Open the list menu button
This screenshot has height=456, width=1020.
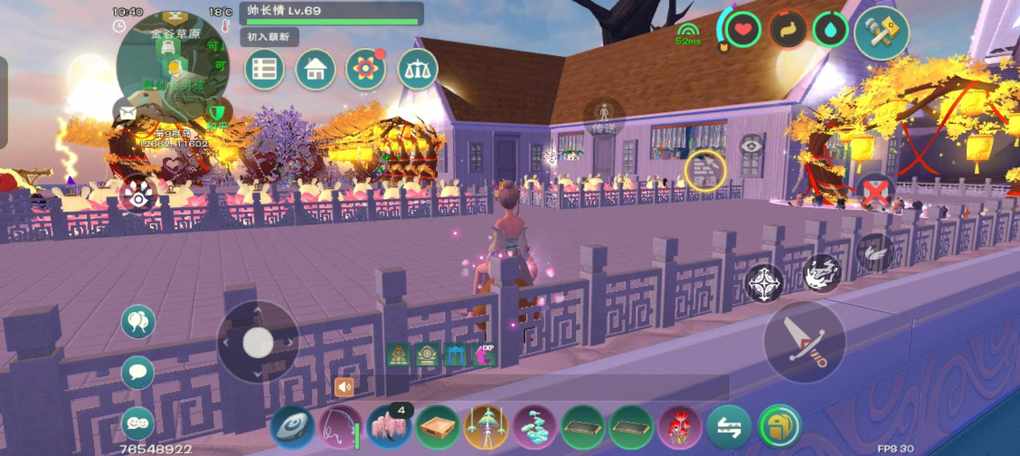tap(265, 69)
